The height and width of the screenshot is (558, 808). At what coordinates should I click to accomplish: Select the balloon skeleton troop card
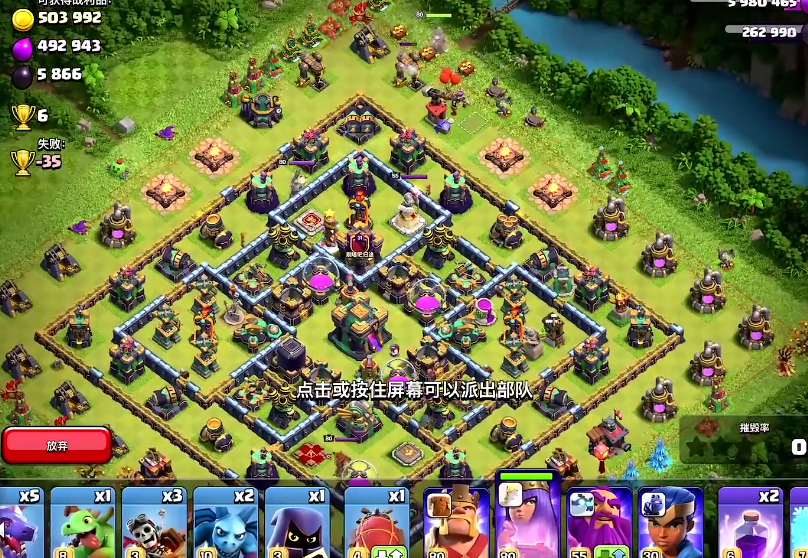[x=154, y=522]
